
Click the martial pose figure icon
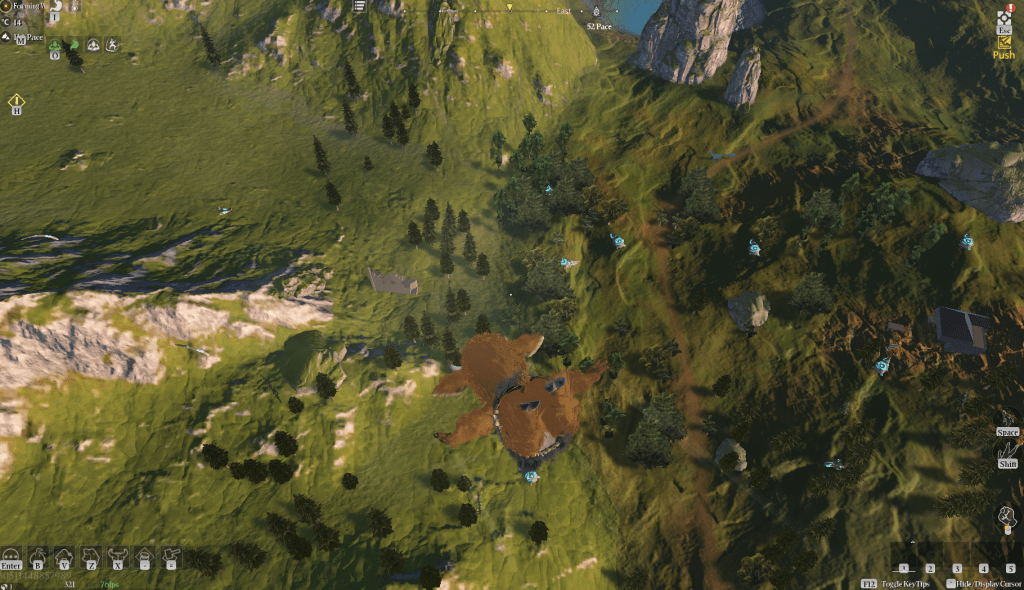point(112,45)
